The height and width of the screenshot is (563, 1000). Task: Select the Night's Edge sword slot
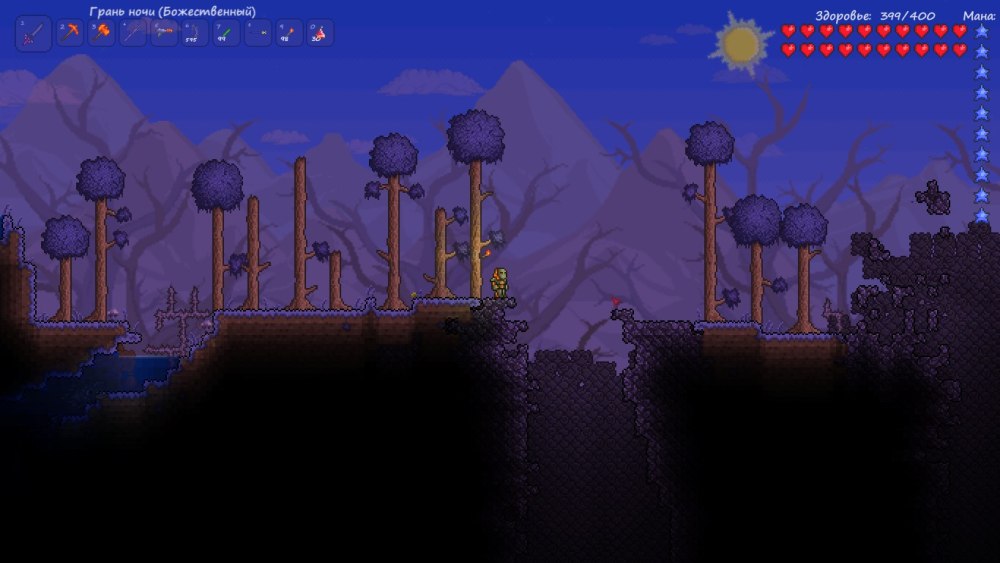click(33, 33)
